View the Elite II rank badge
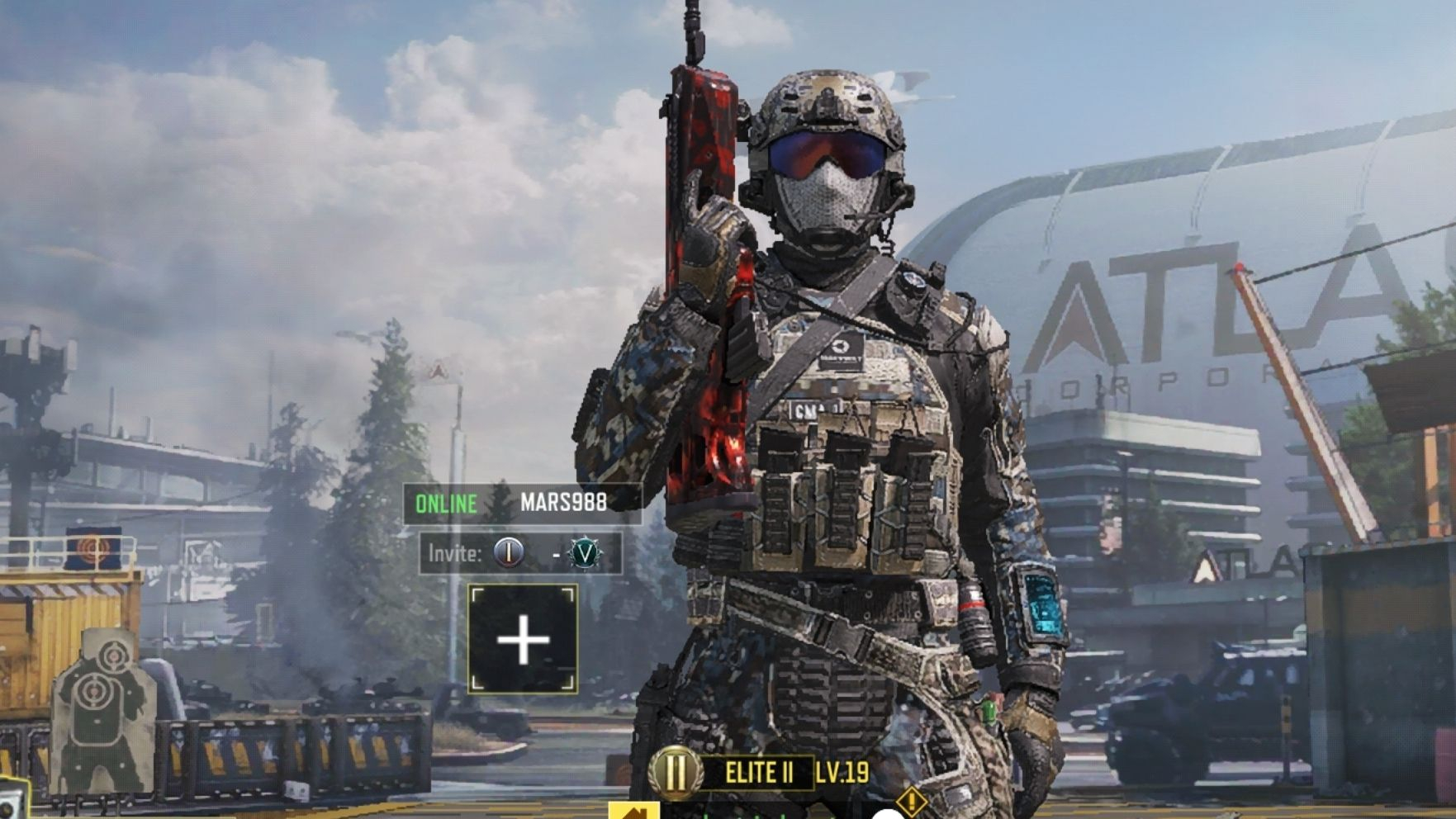 click(676, 773)
